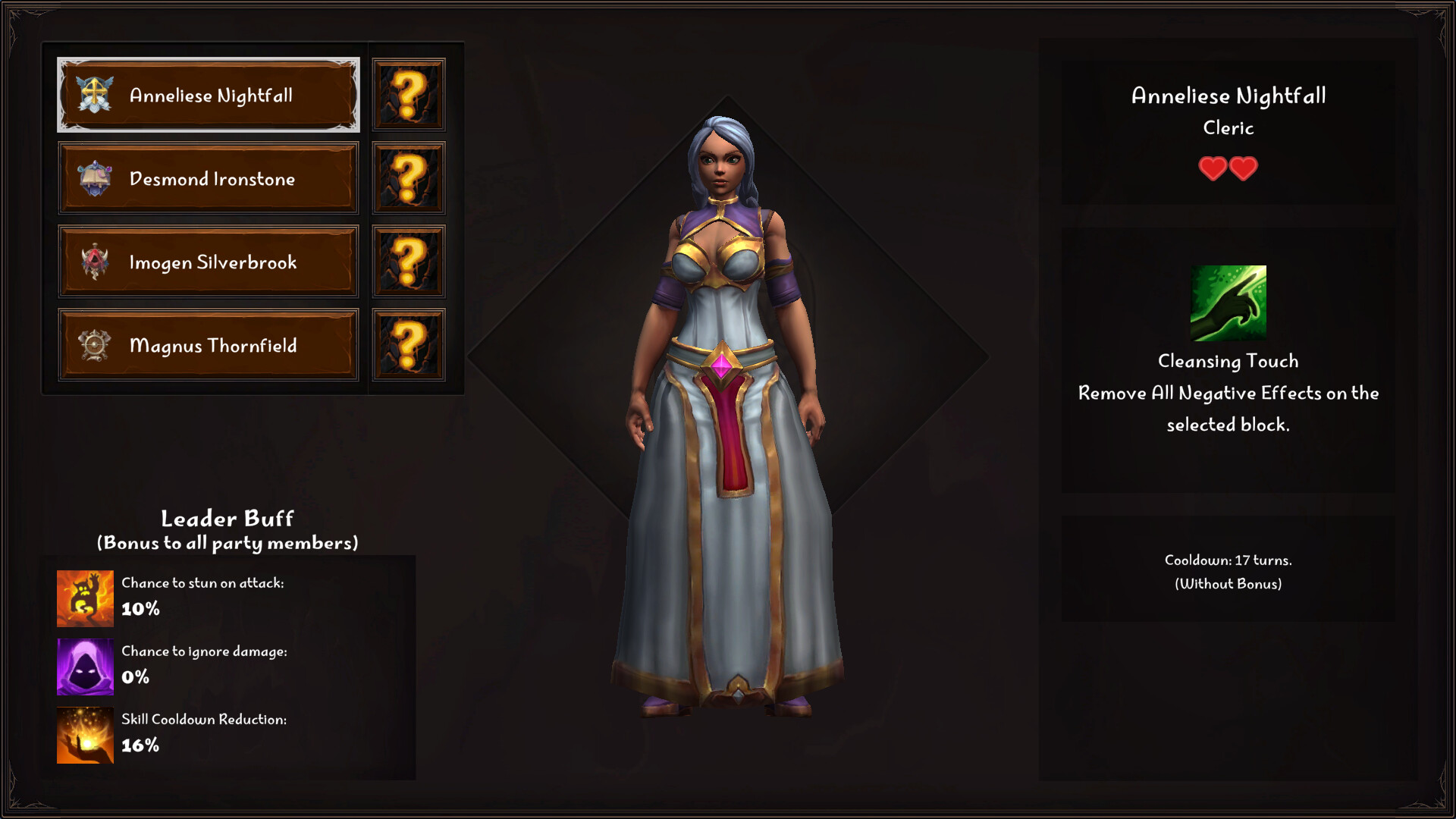
Task: Open the mystery slot beside Desmond Ironstone
Action: [x=408, y=177]
